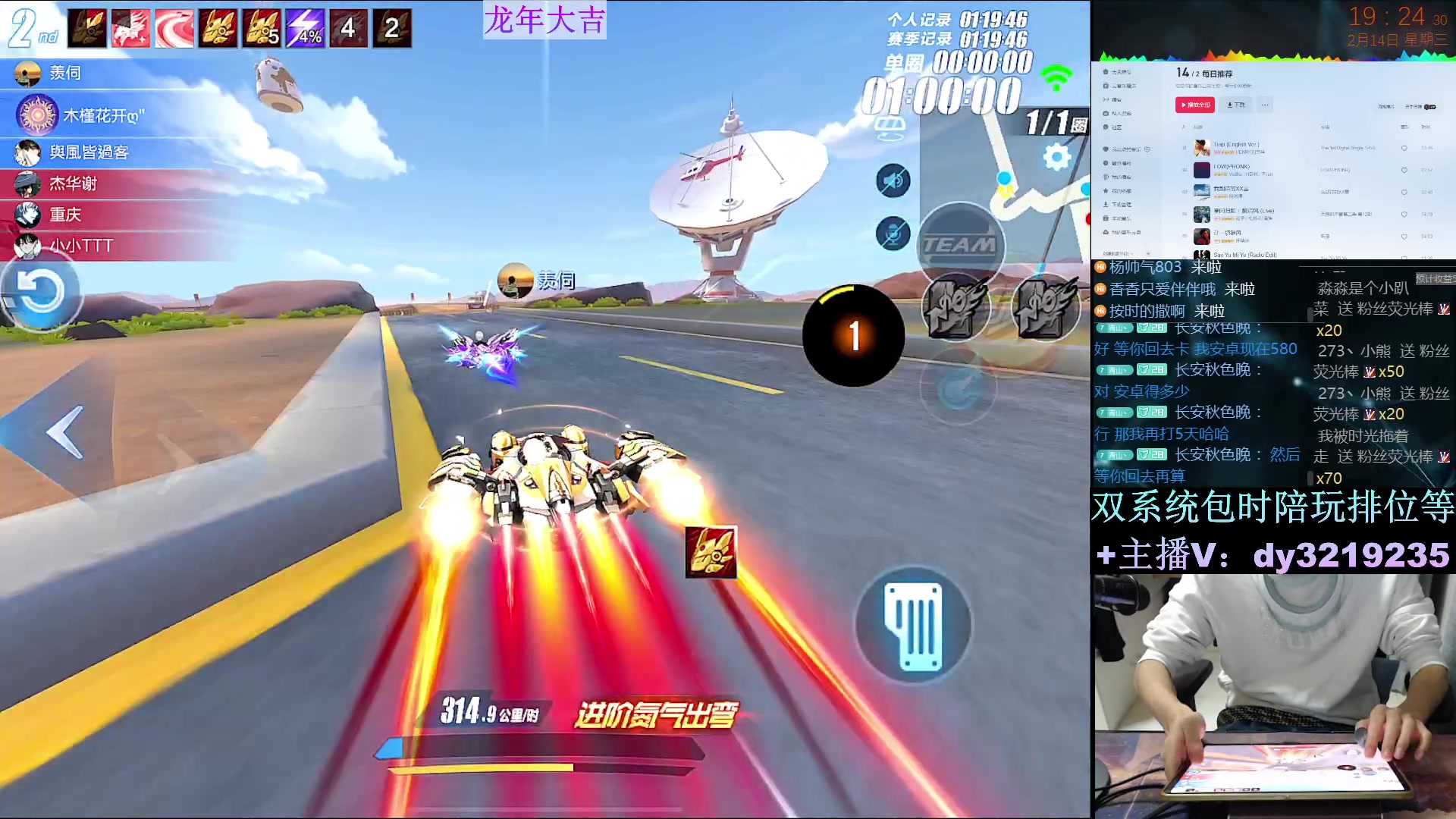Viewport: 1456px width, 819px height.
Task: Tap the reset car arrow button
Action: (41, 292)
